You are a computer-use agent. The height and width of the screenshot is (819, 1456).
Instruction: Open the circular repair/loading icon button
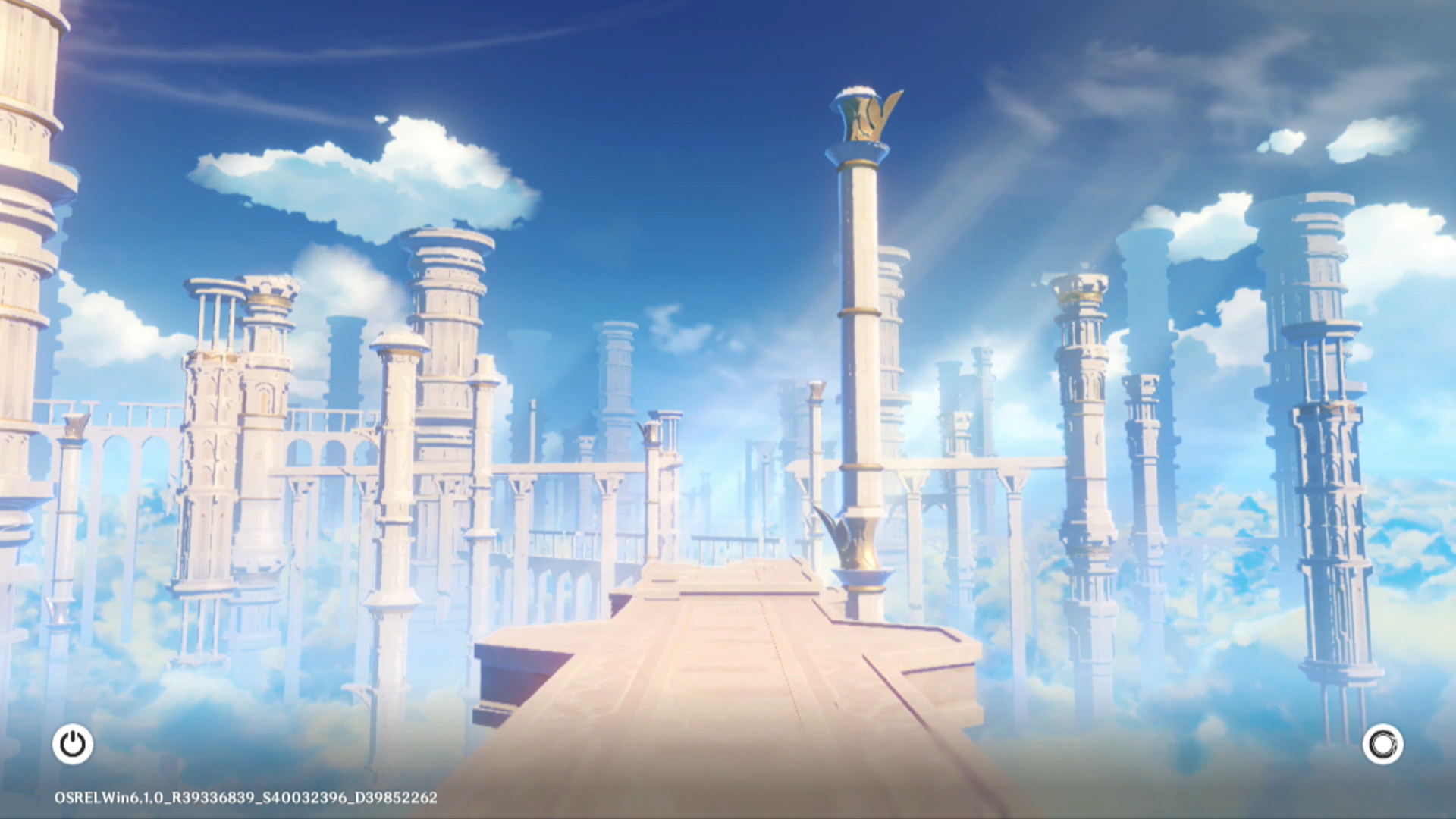pos(1382,744)
